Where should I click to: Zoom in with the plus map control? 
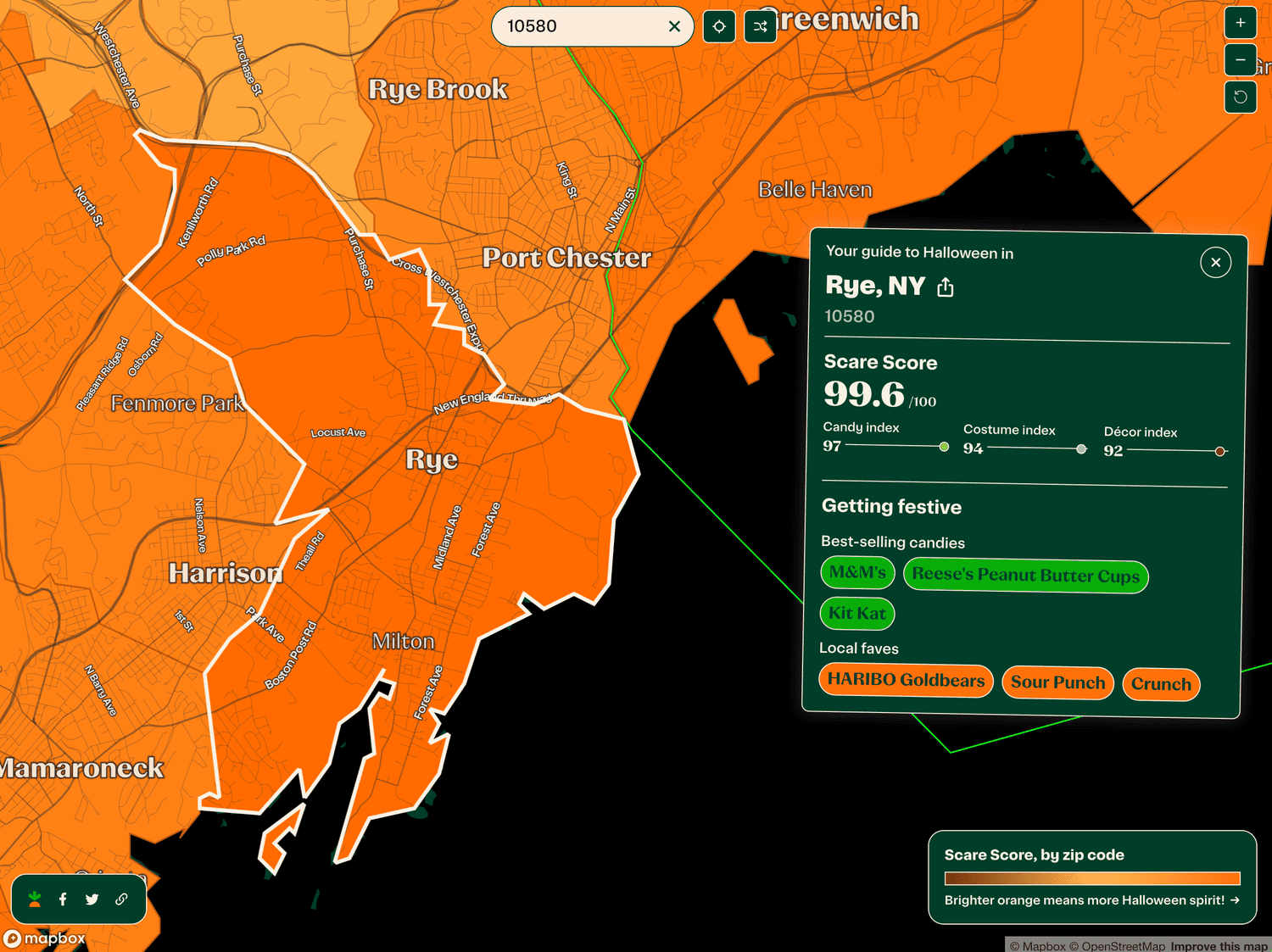[x=1241, y=23]
